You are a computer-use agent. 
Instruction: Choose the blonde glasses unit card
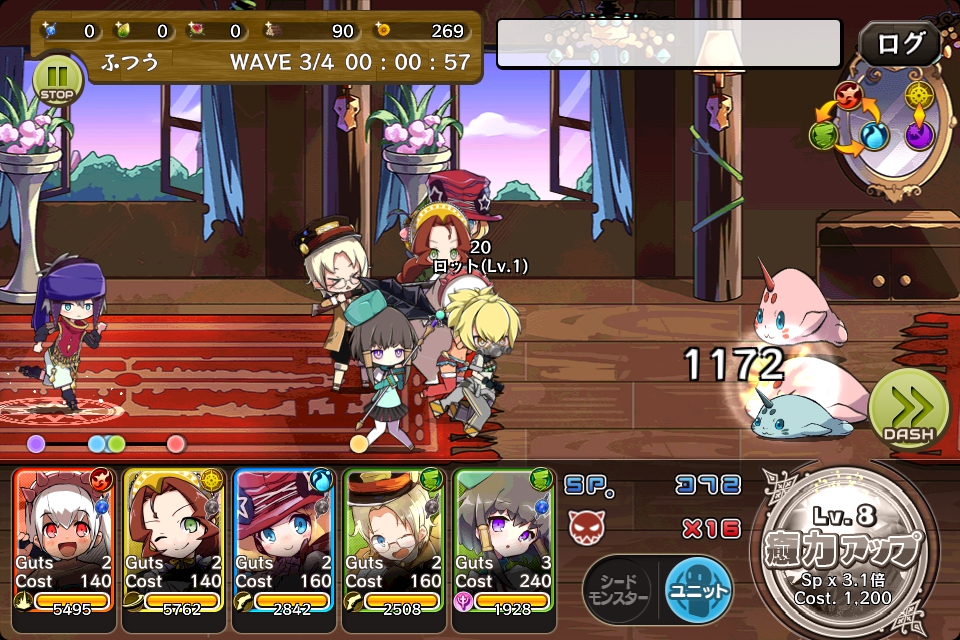(x=394, y=538)
